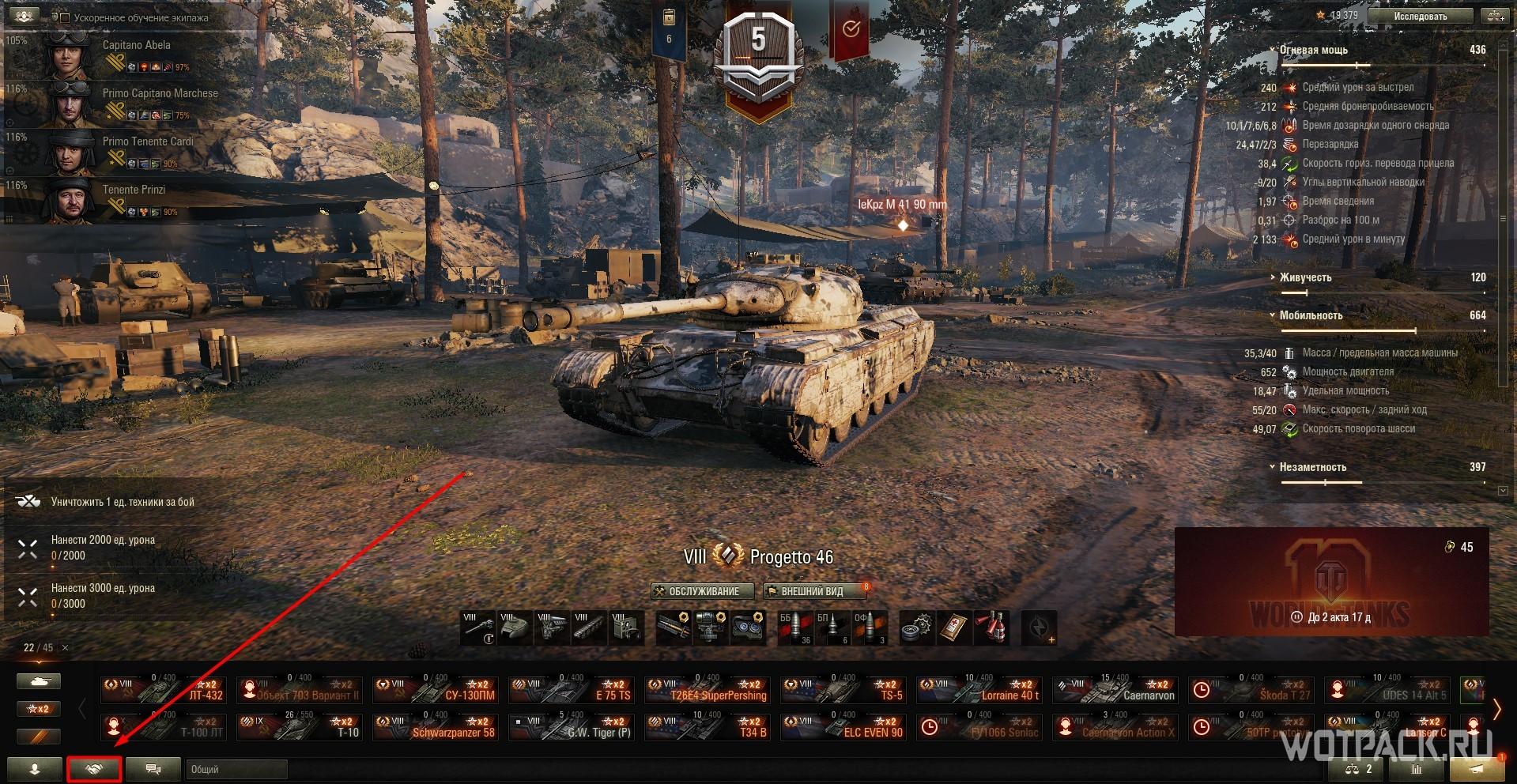Toggle accelerated crew training checkbox
This screenshot has width=1517, height=784.
pos(65,17)
